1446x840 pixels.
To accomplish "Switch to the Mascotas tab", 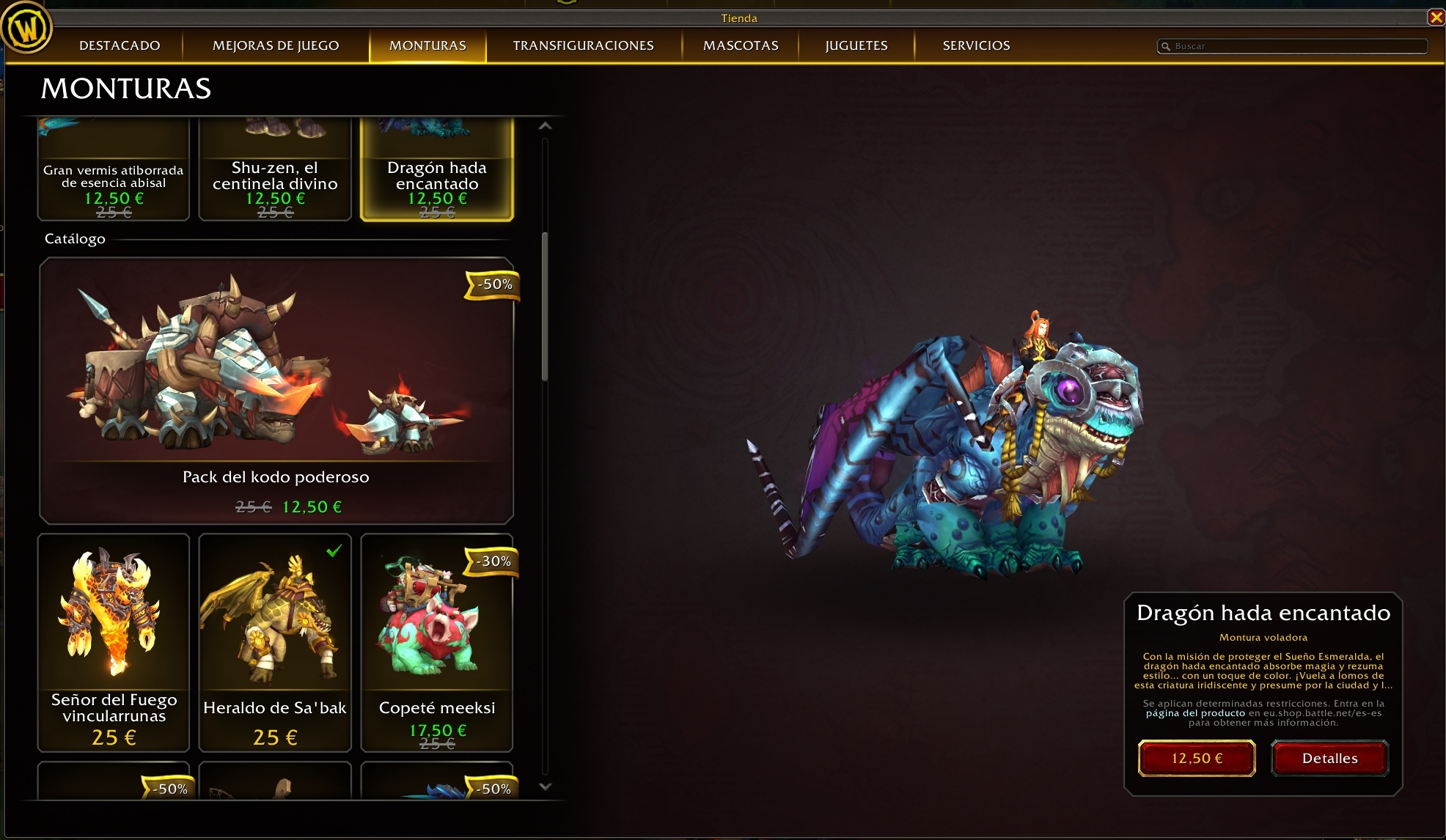I will click(741, 45).
